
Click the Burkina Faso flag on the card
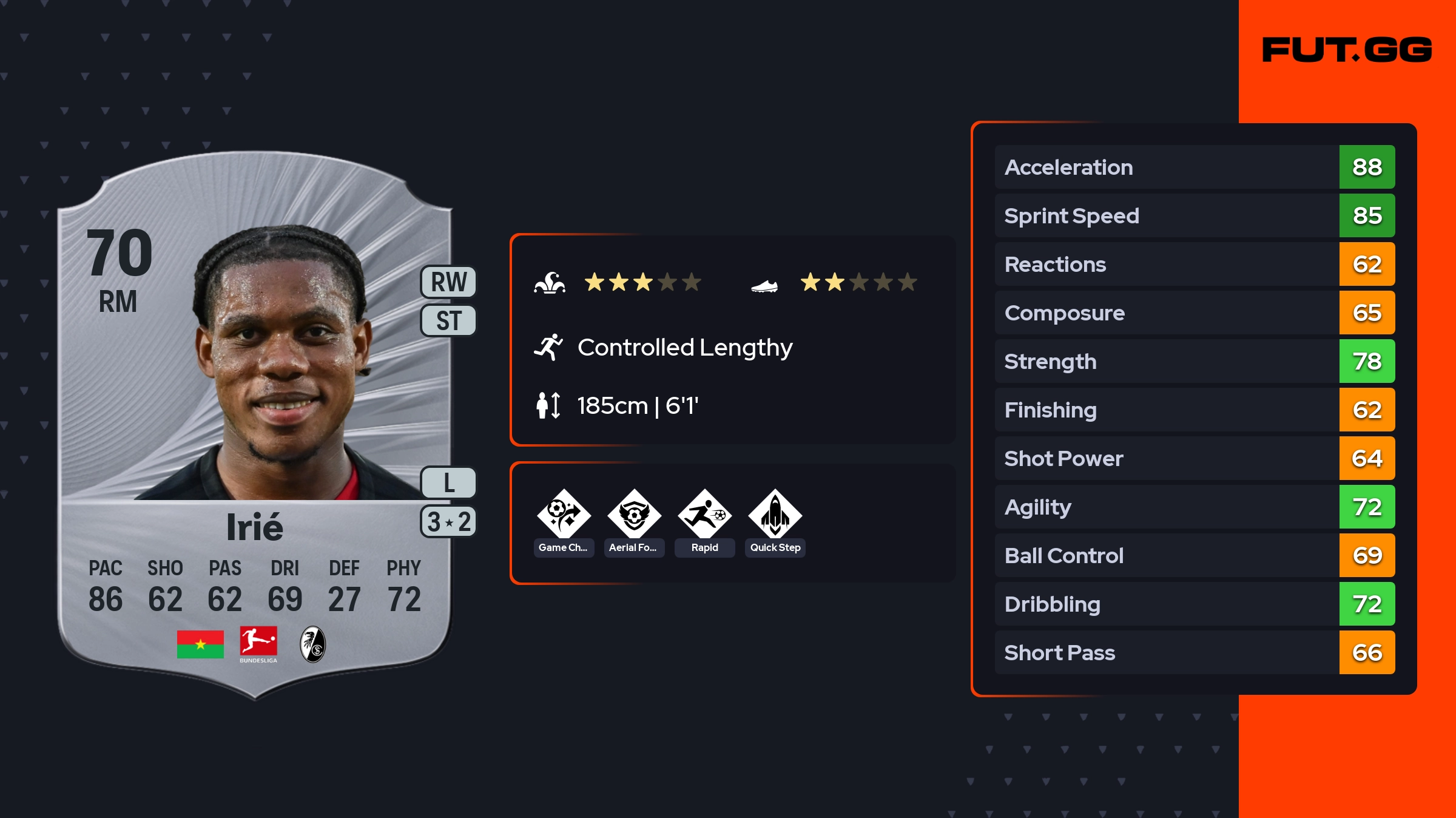[x=200, y=644]
